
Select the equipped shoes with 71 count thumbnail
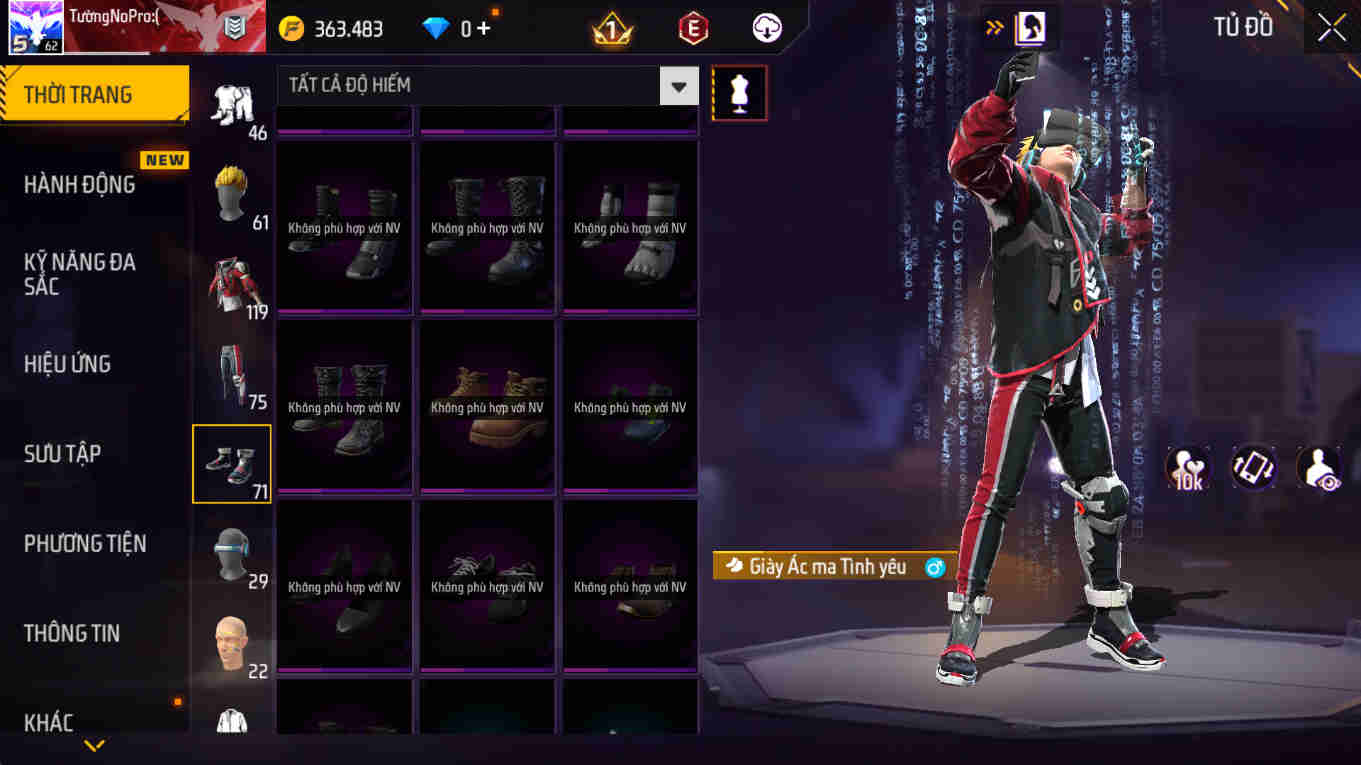(x=231, y=463)
